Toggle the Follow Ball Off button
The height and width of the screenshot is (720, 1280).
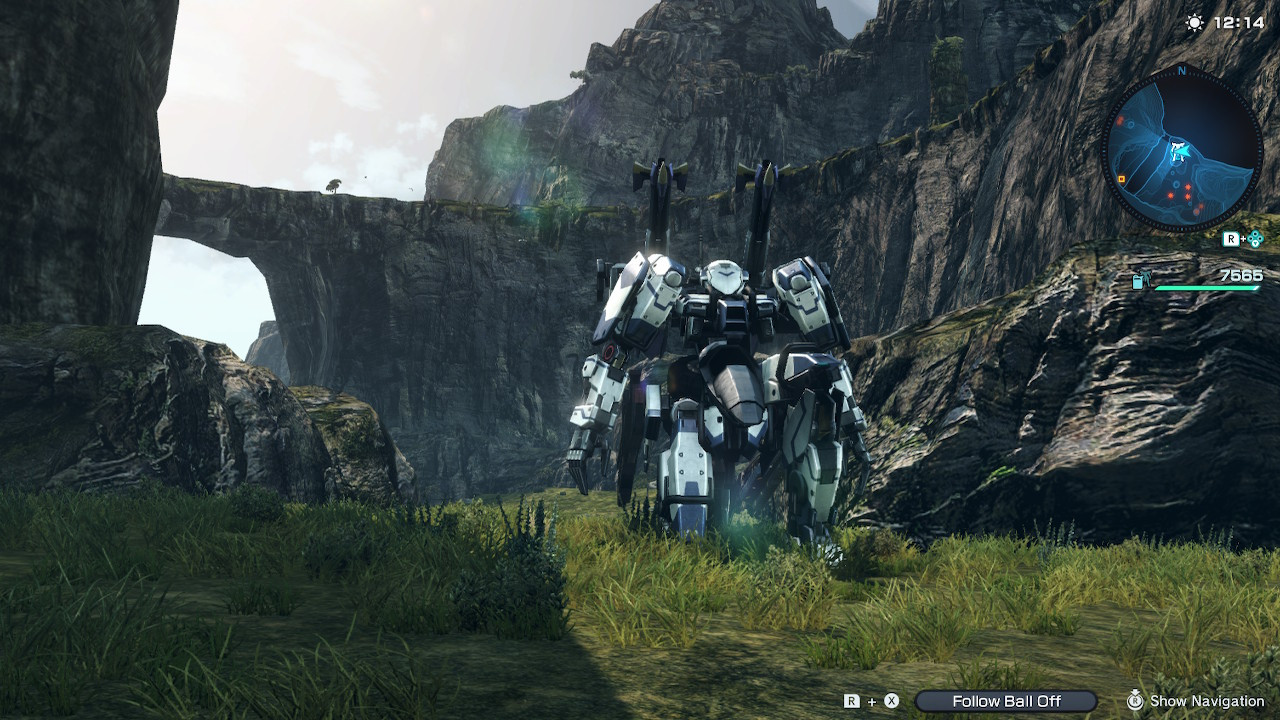1006,701
